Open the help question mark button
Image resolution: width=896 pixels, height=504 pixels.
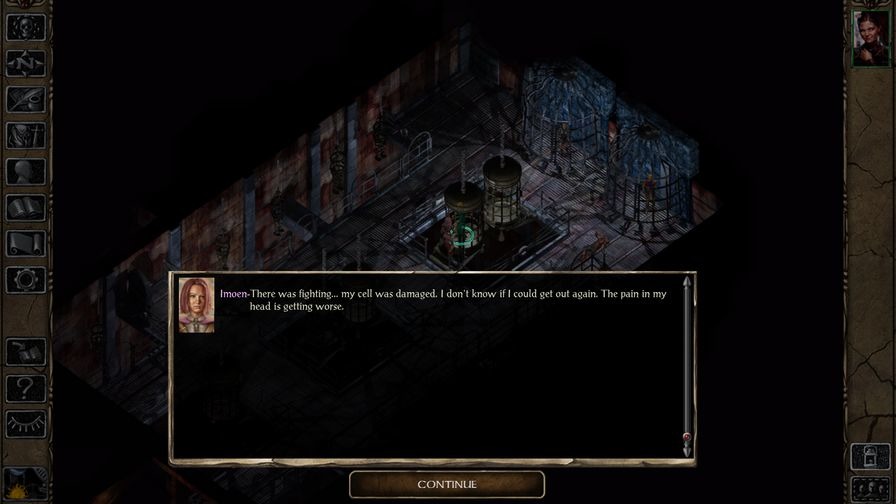[x=25, y=388]
